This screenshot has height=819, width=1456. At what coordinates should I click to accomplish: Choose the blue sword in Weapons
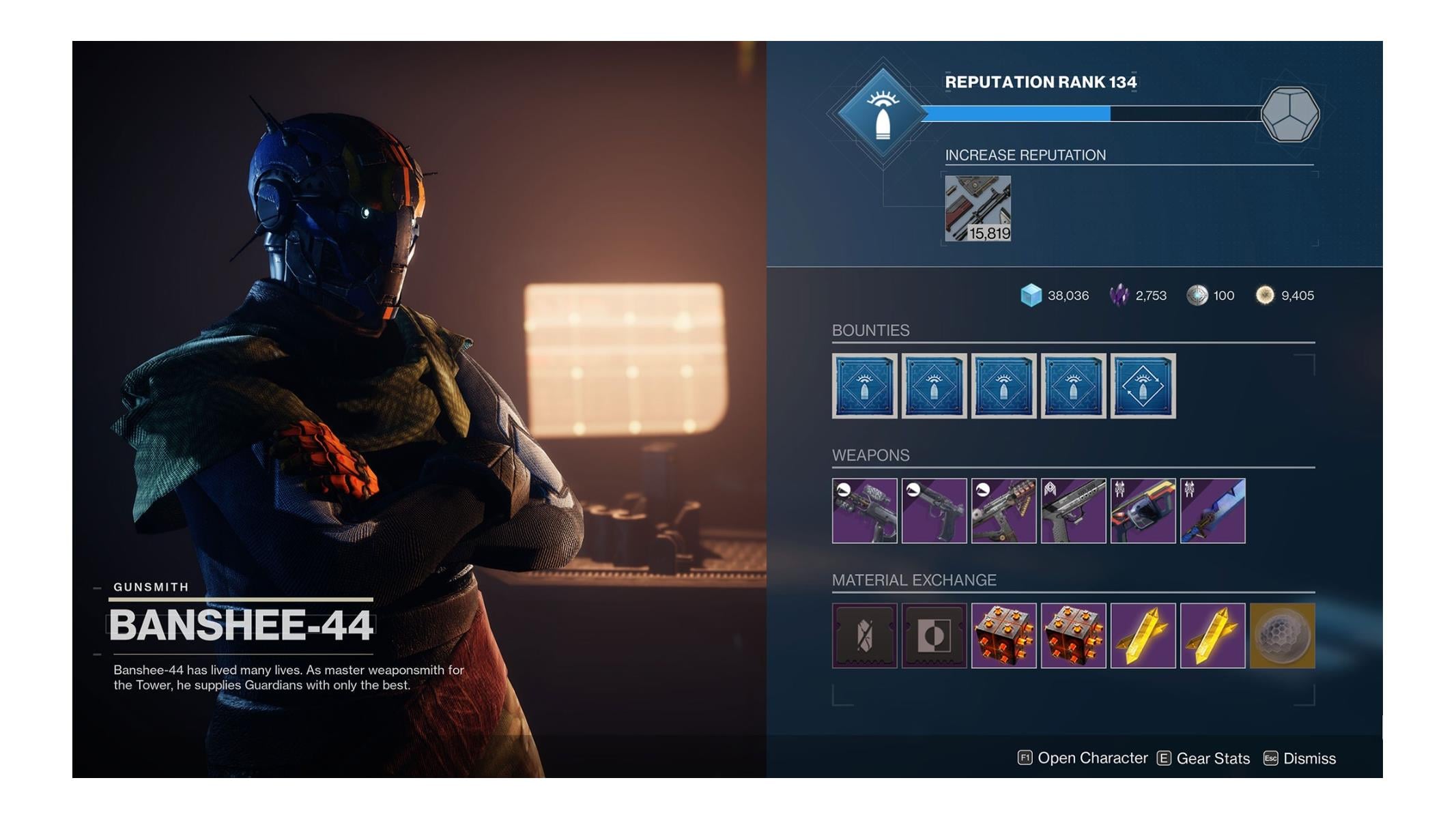pyautogui.click(x=1212, y=511)
